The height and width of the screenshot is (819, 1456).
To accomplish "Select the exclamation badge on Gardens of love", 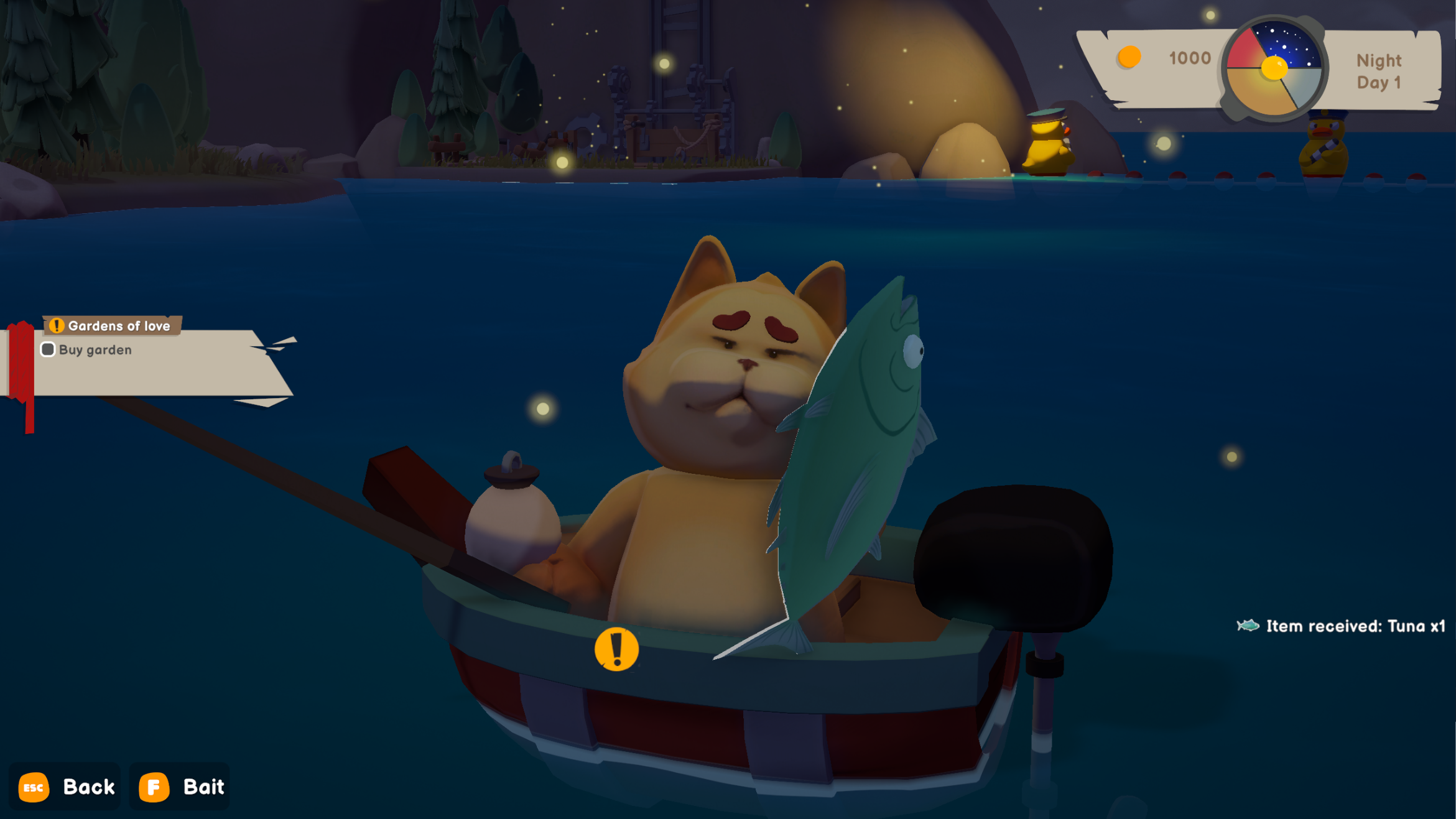I will point(57,324).
